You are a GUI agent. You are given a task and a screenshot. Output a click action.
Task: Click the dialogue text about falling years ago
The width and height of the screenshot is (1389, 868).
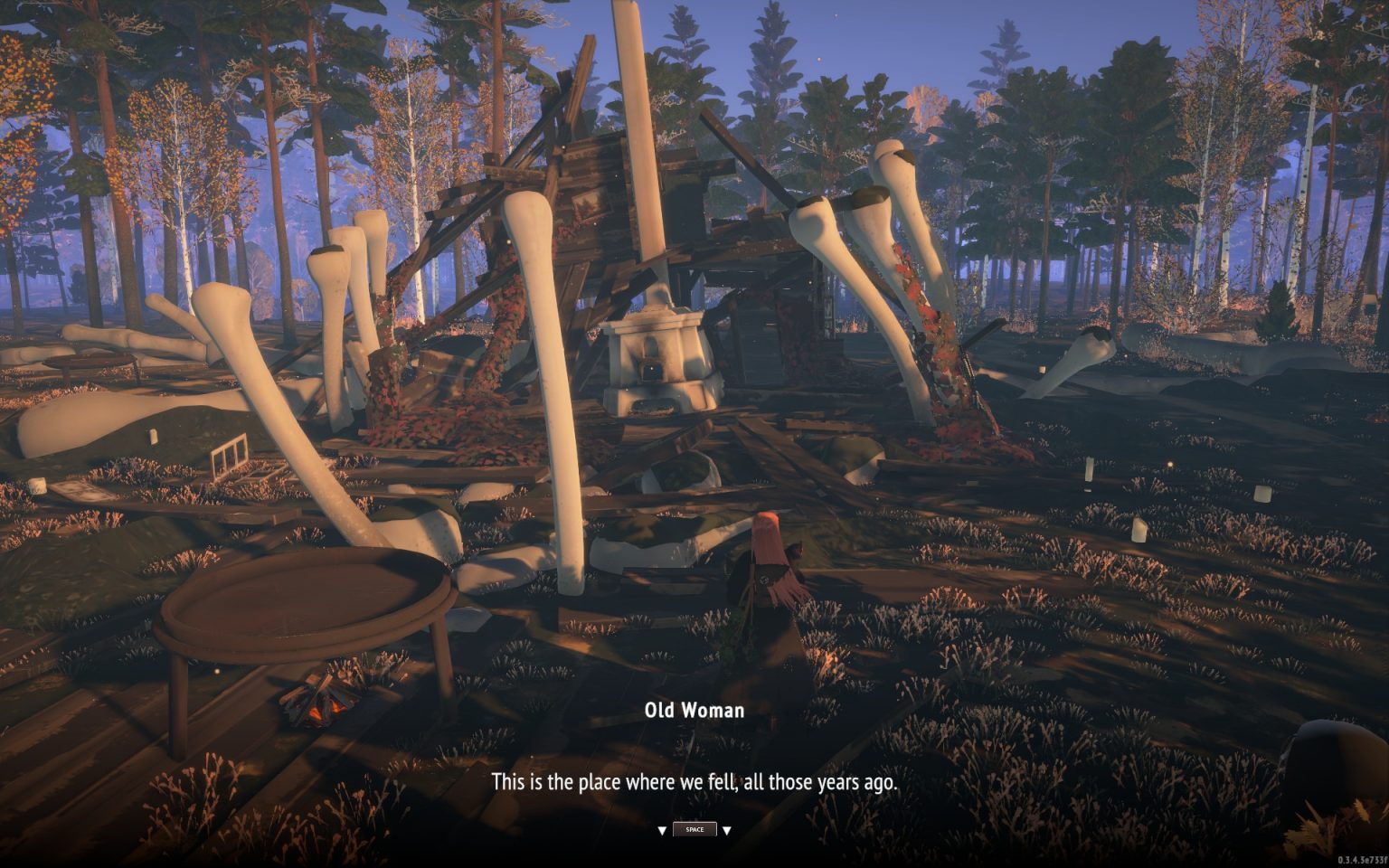[x=694, y=782]
